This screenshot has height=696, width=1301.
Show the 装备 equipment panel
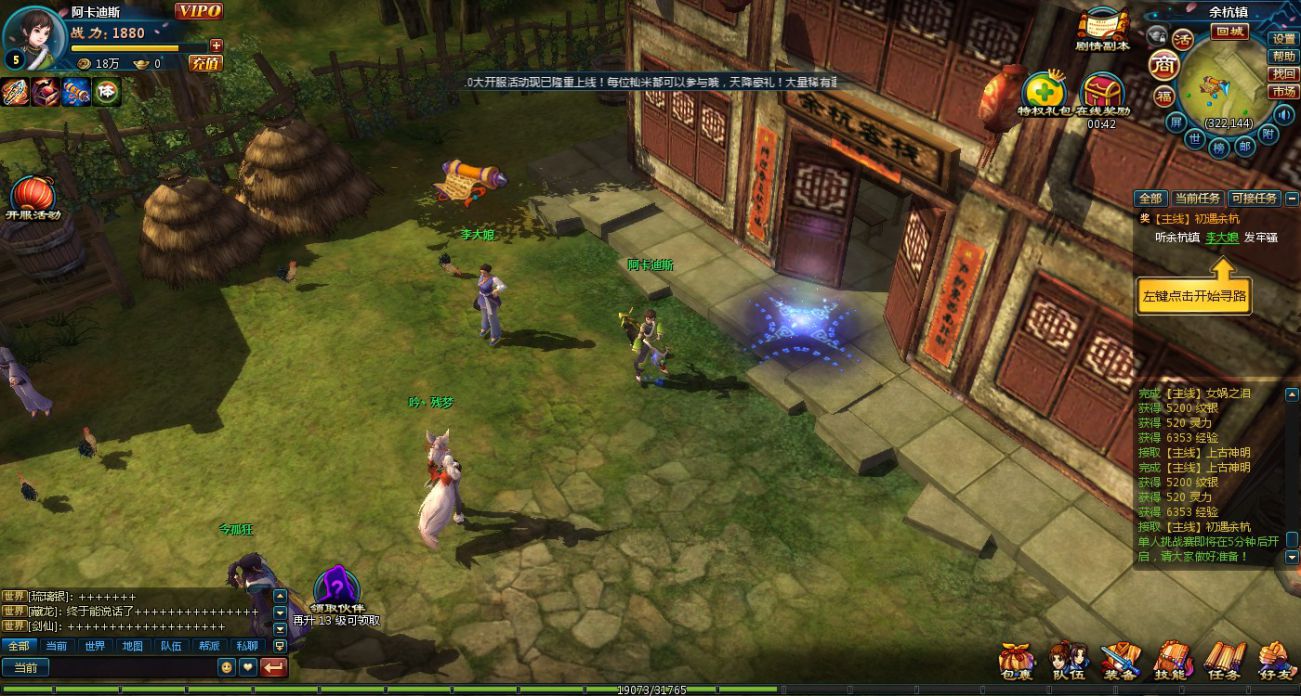(1119, 660)
